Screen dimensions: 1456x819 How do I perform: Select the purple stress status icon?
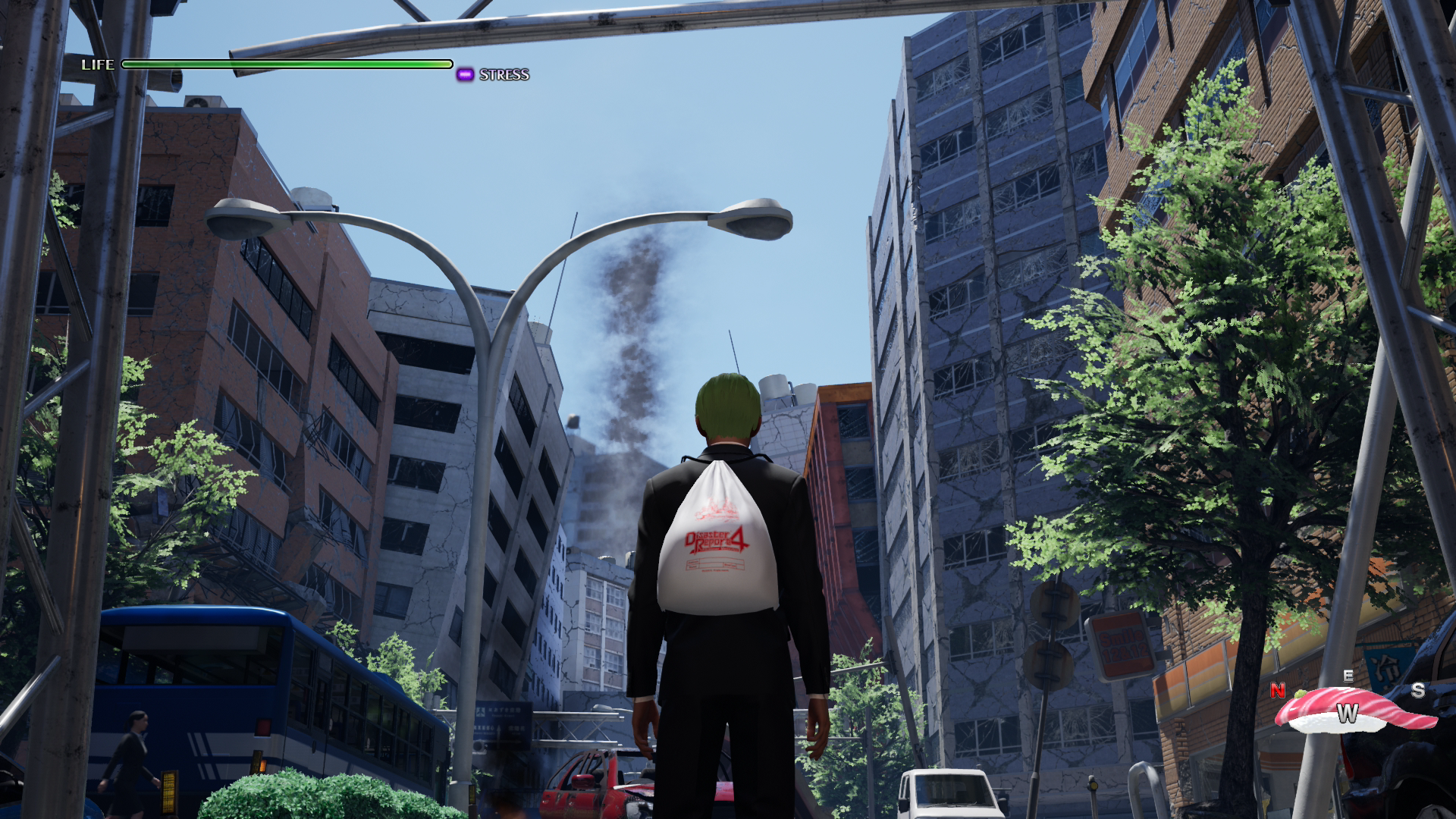click(465, 74)
